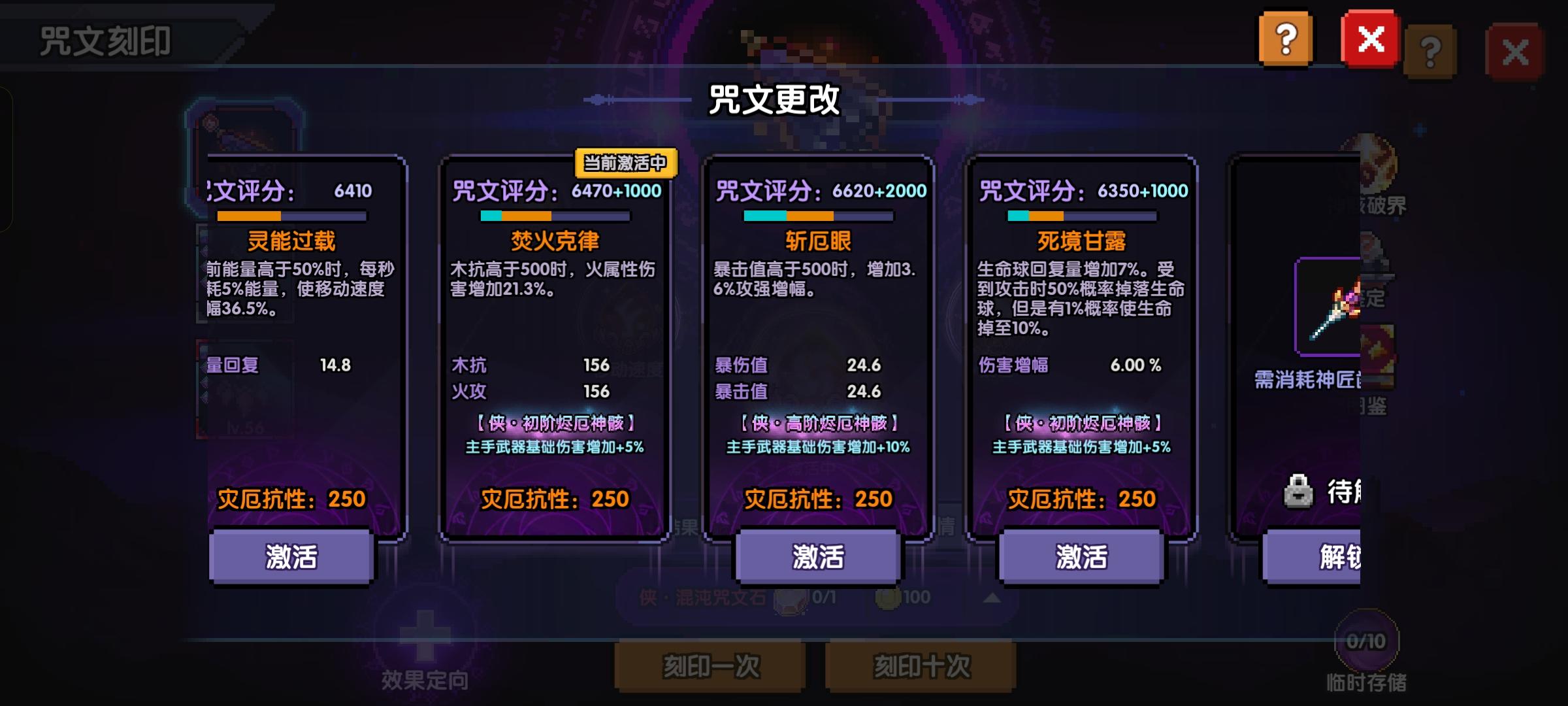Screen dimensions: 1568x706
Task: Activate the 斩厄眼 rune
Action: click(x=818, y=557)
